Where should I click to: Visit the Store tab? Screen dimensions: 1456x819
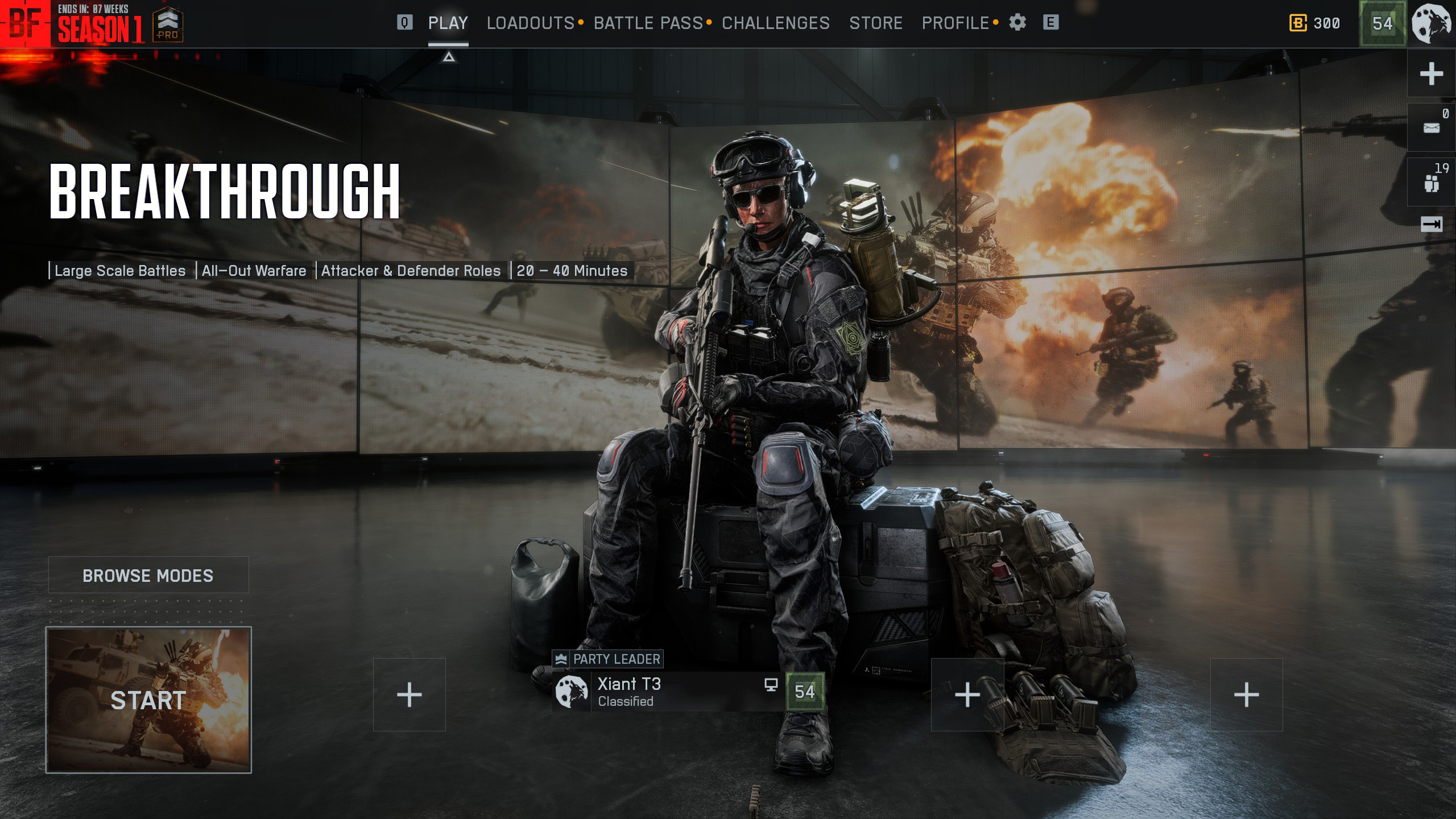(x=875, y=23)
